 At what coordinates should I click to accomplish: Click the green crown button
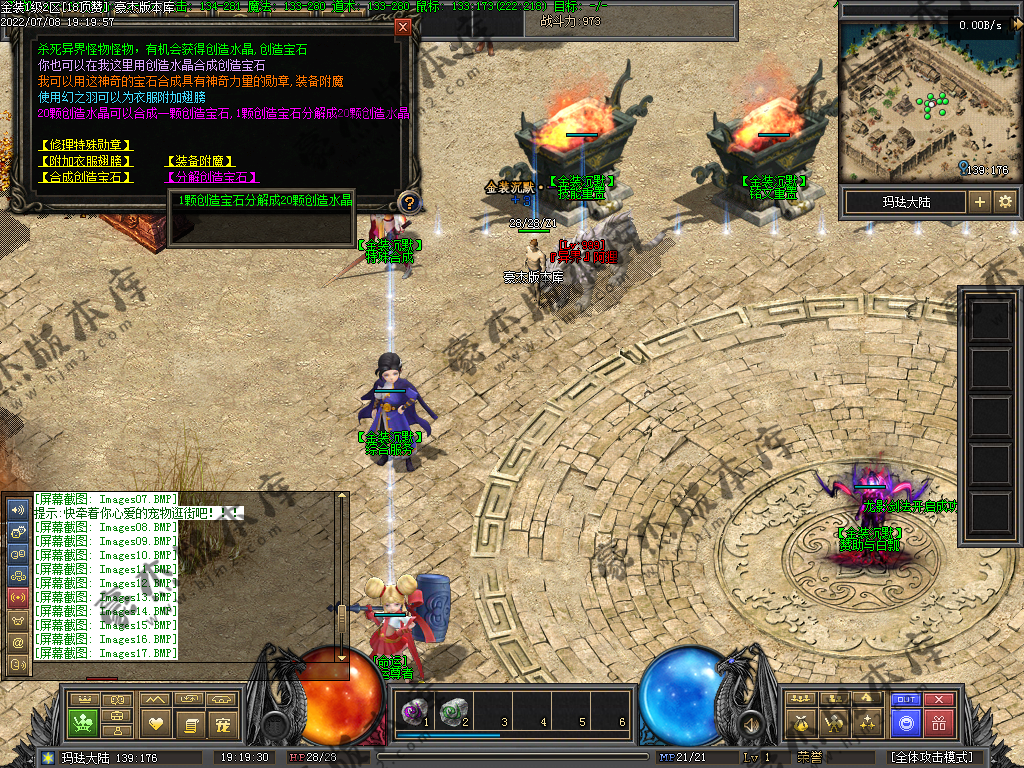point(82,721)
